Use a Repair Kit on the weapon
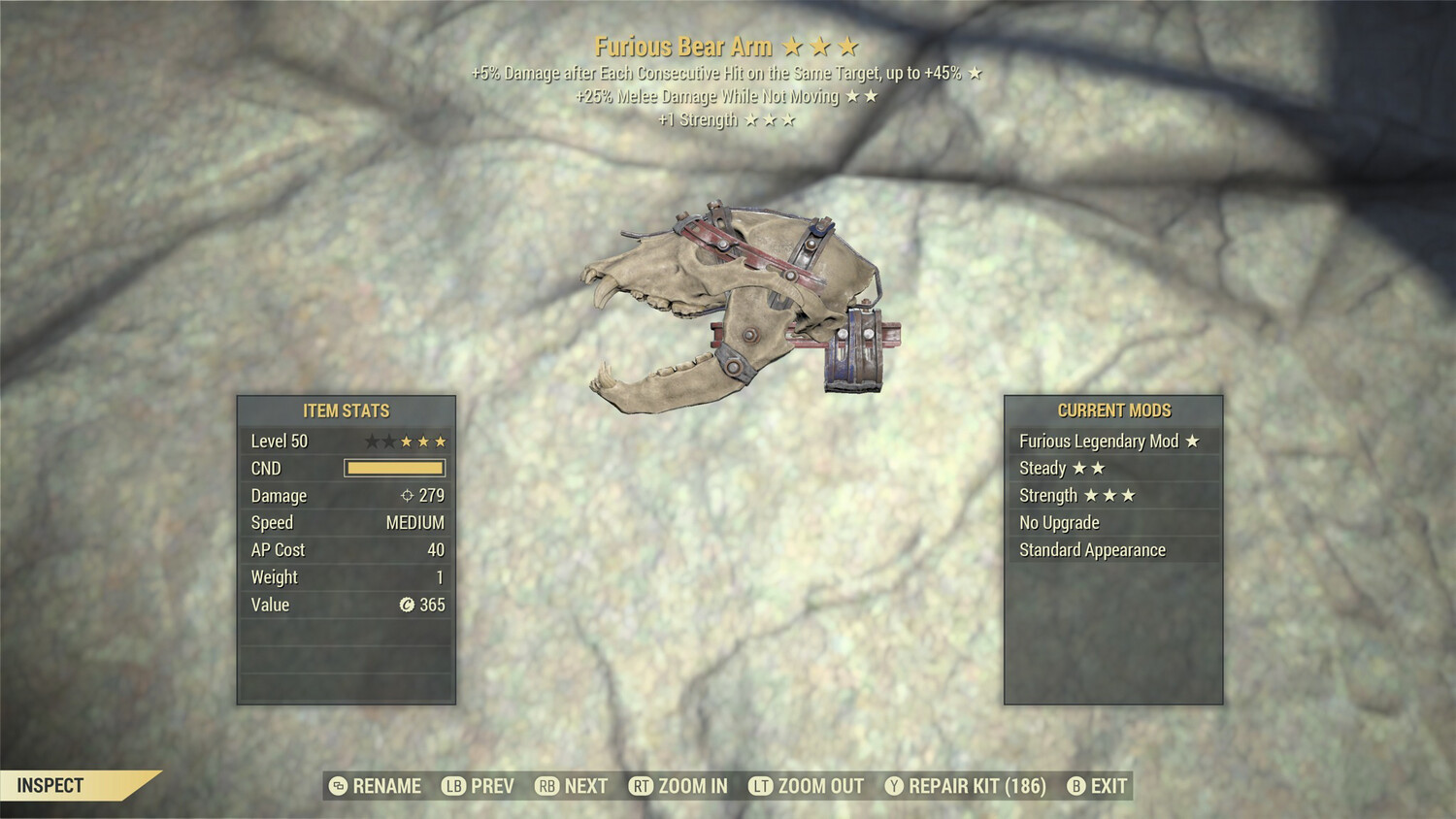The width and height of the screenshot is (1456, 819). 966,786
